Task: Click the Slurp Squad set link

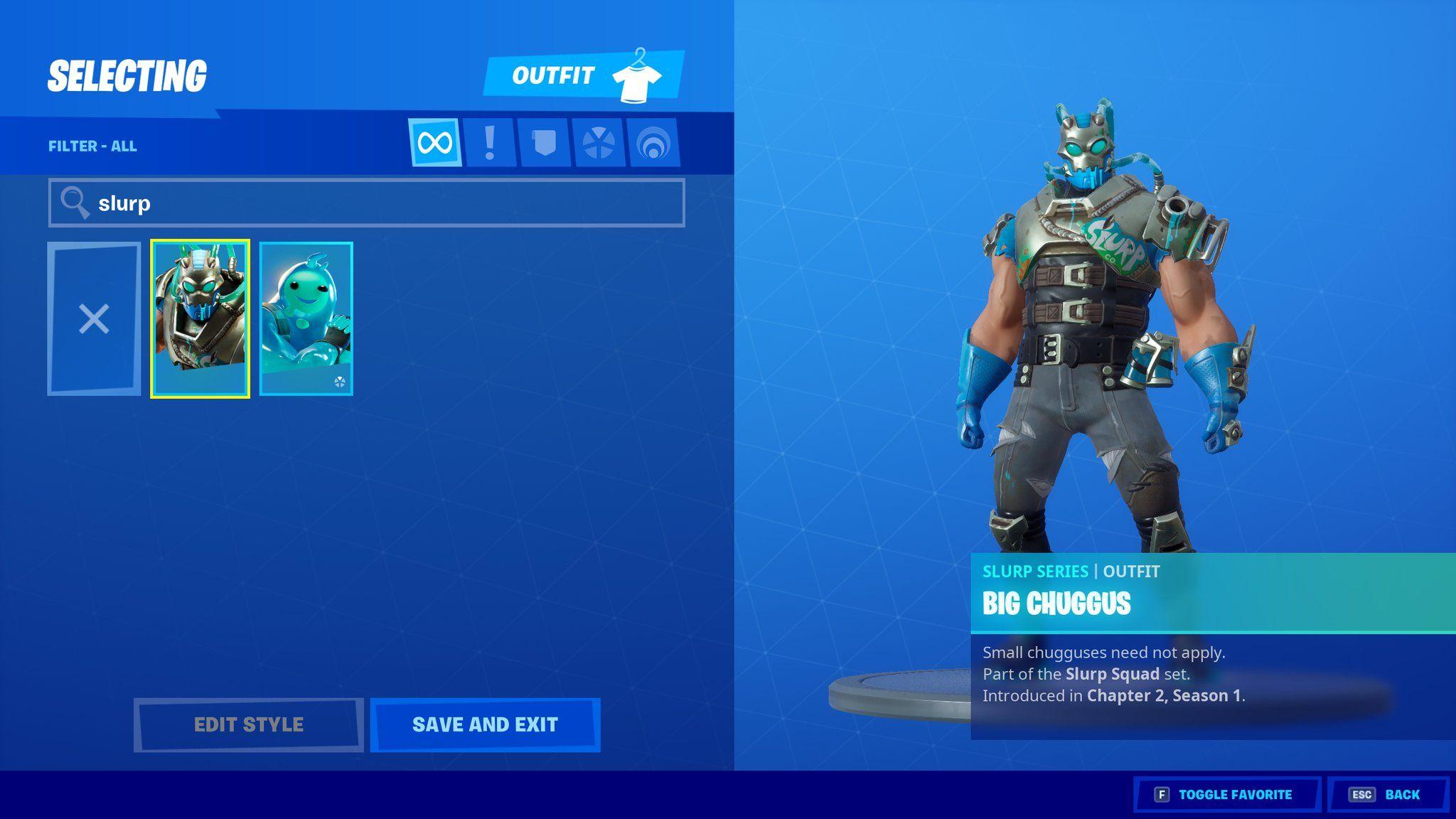Action: 1114,674
